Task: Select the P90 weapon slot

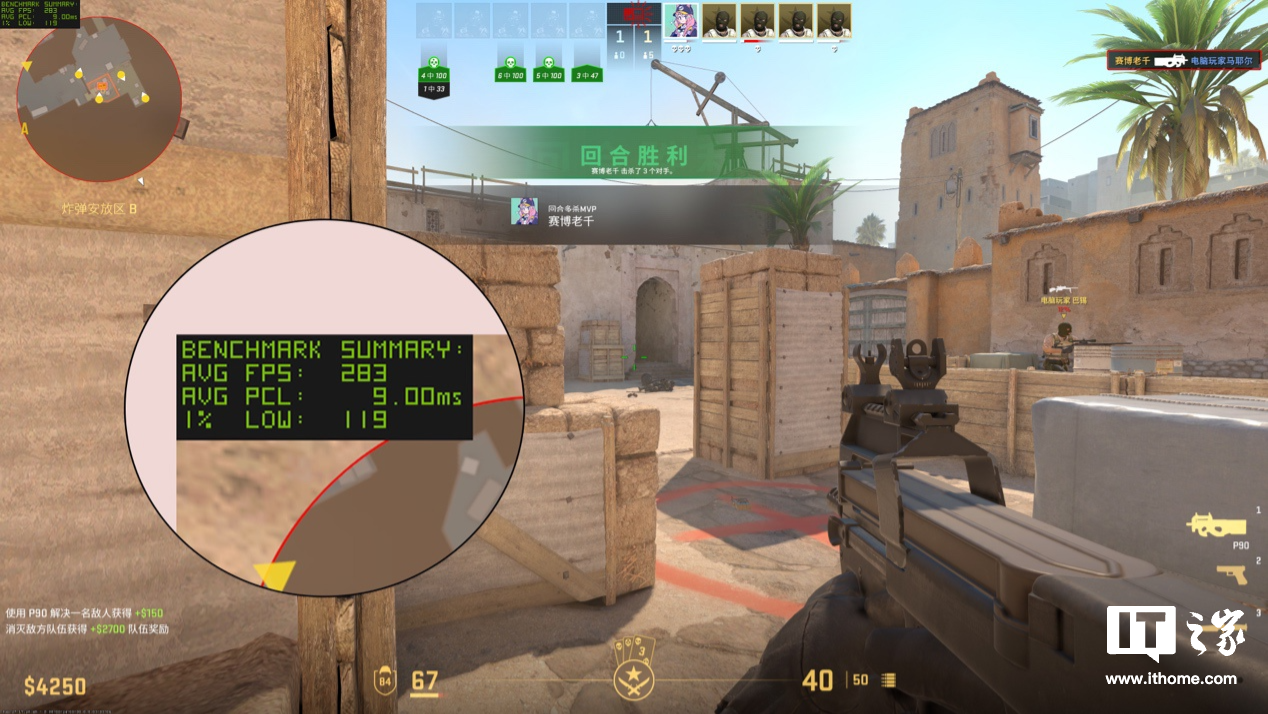Action: (1212, 527)
